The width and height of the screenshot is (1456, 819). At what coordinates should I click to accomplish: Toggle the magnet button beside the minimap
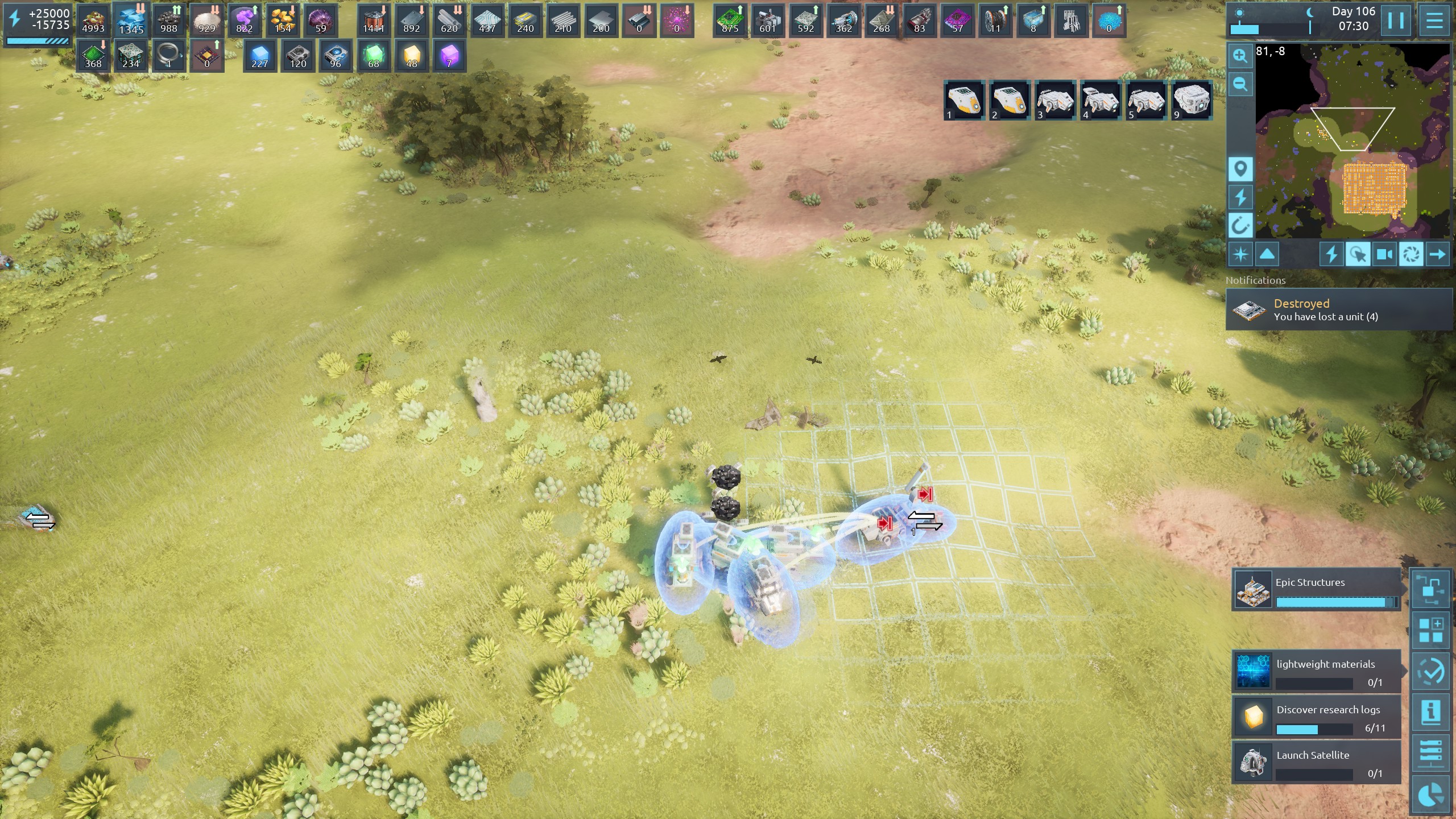coord(1240,225)
